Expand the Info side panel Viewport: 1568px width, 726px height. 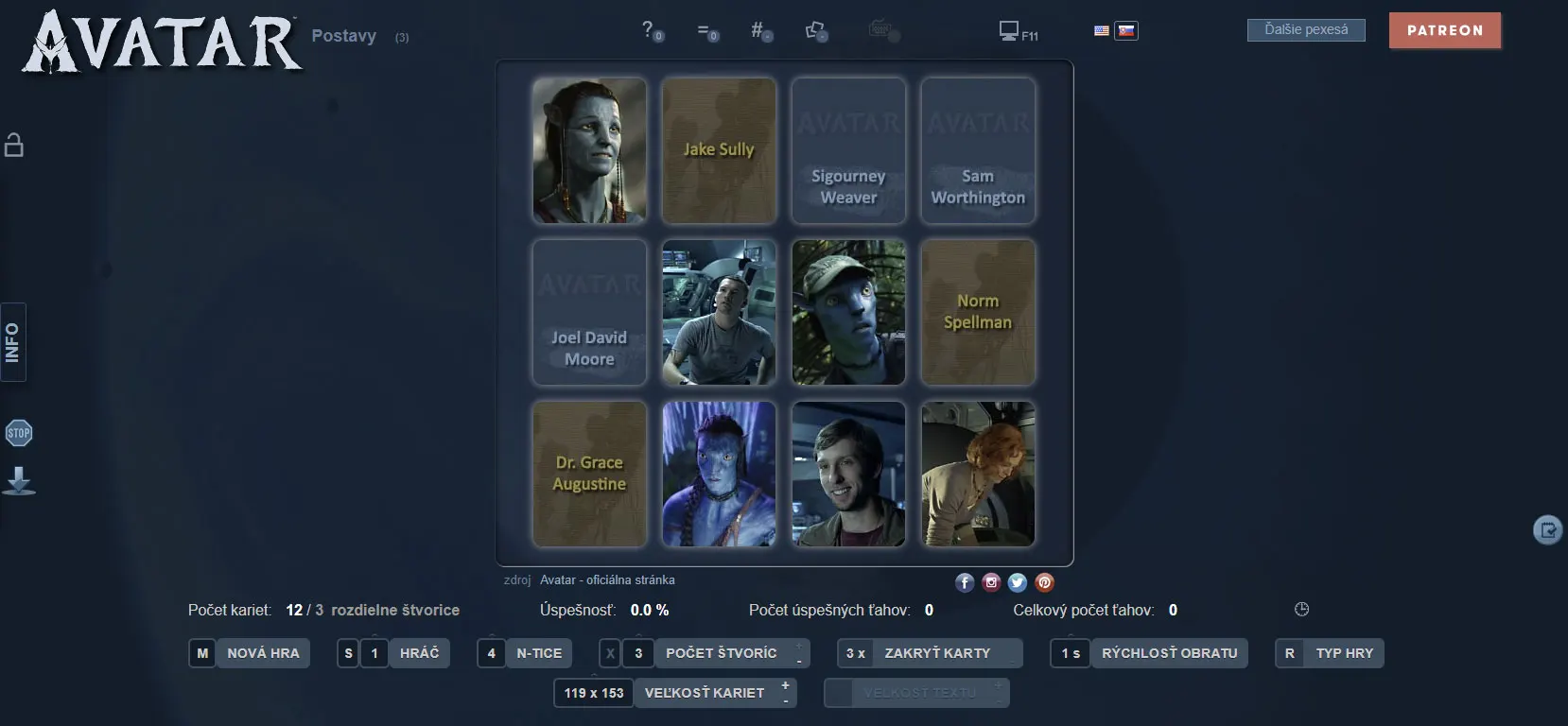pyautogui.click(x=13, y=342)
